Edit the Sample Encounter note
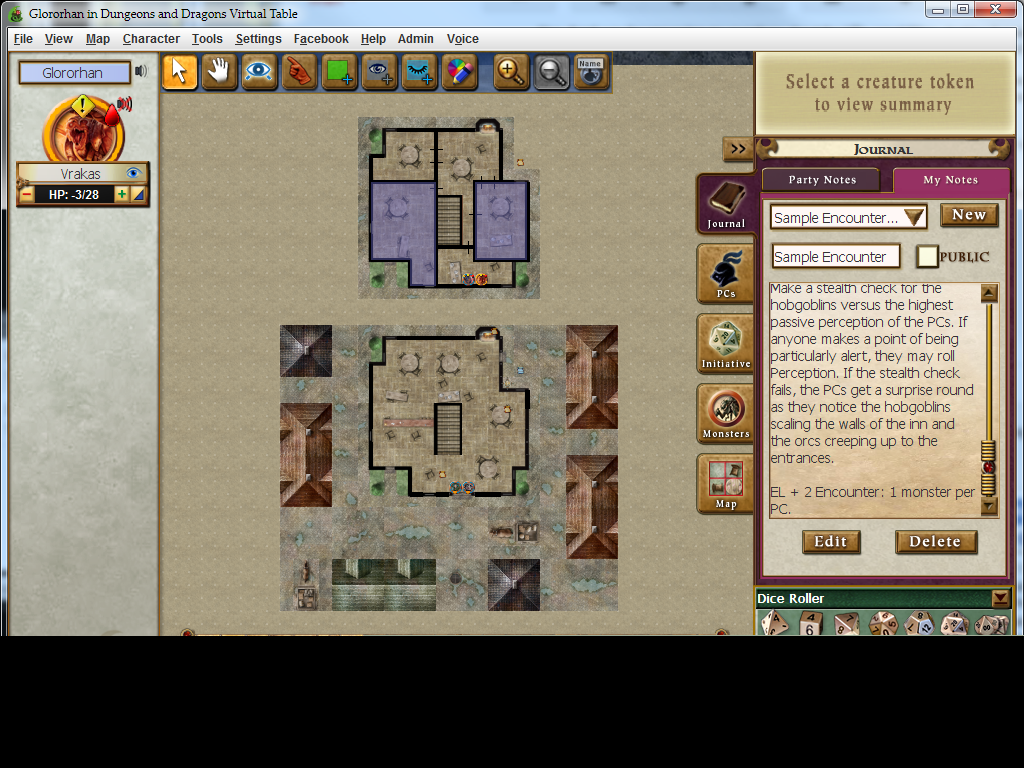The image size is (1024, 768). pyautogui.click(x=830, y=542)
